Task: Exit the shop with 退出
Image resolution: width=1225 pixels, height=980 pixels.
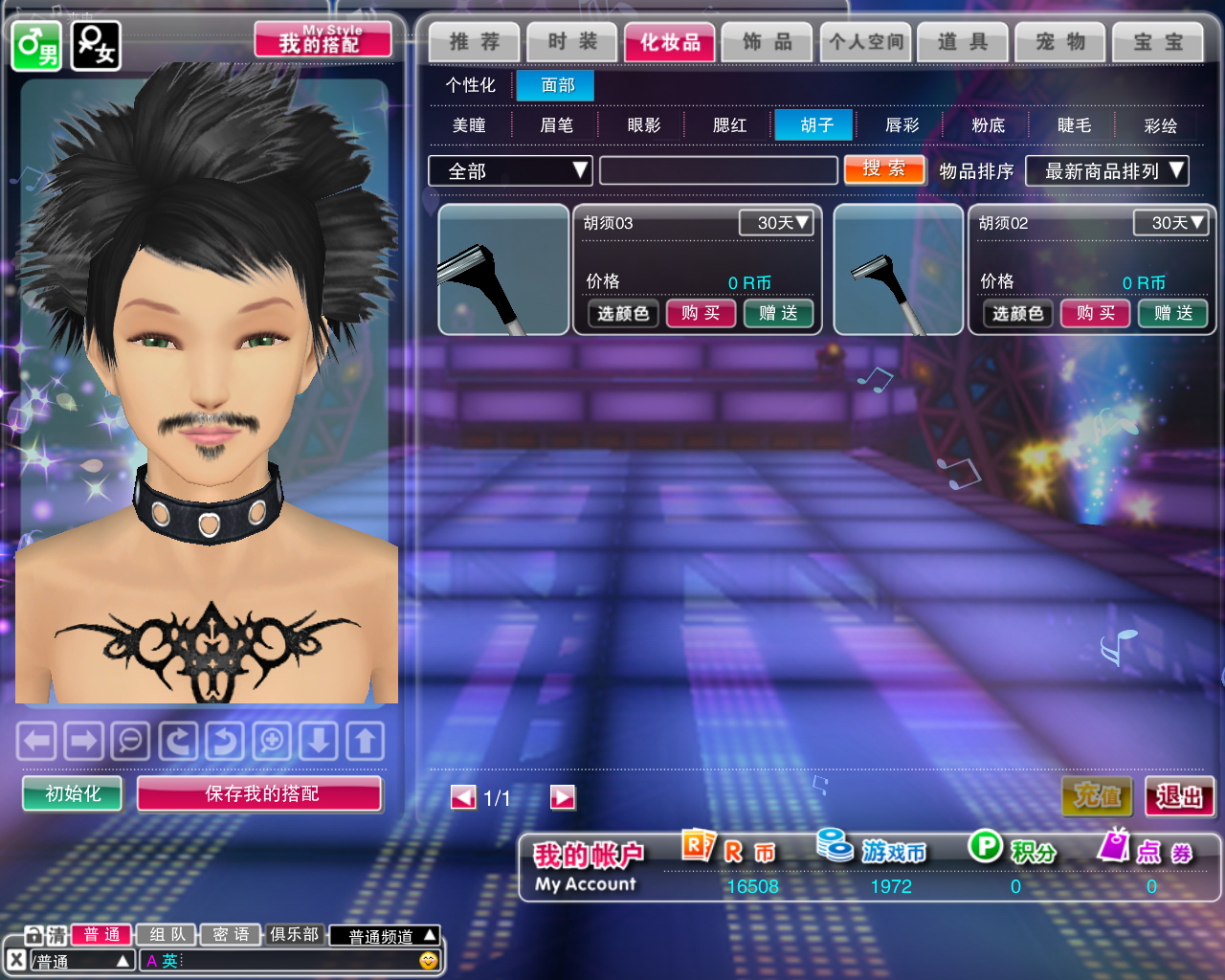Action: (1179, 795)
